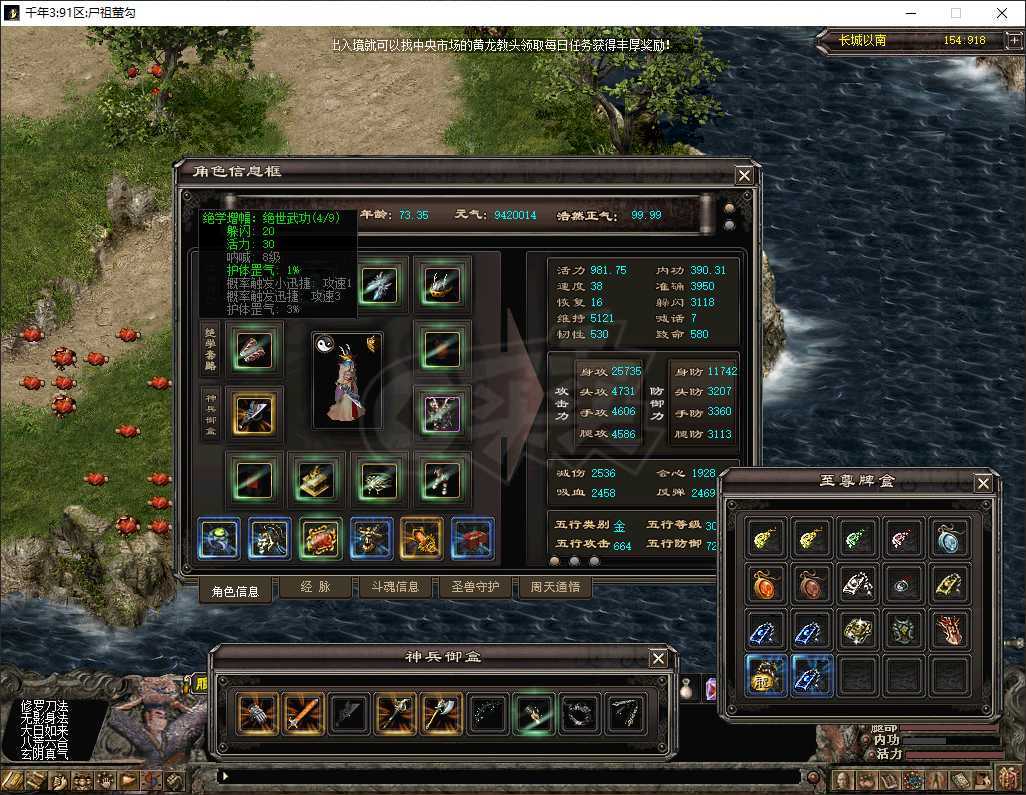The width and height of the screenshot is (1026, 795).
Task: Select the 角色信息 tab
Action: click(x=235, y=590)
